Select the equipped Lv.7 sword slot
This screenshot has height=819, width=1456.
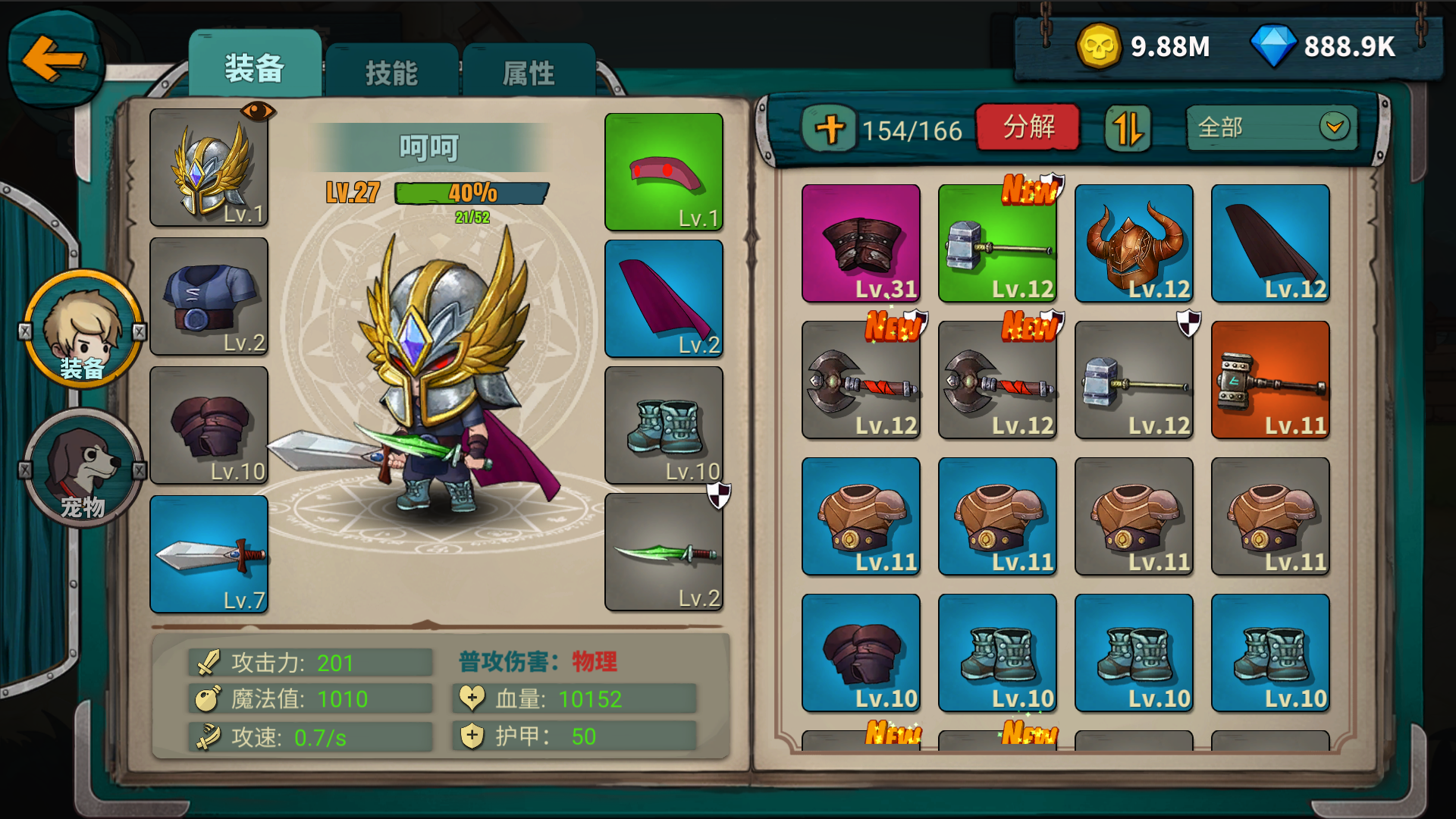click(209, 554)
